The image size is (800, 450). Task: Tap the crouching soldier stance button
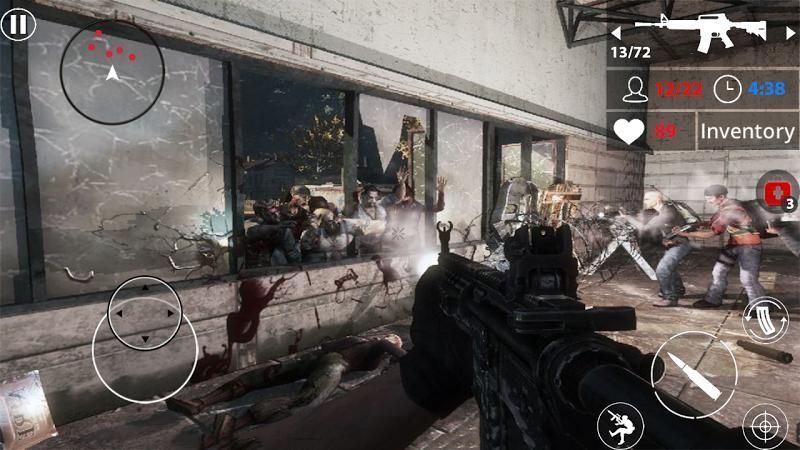pos(620,427)
